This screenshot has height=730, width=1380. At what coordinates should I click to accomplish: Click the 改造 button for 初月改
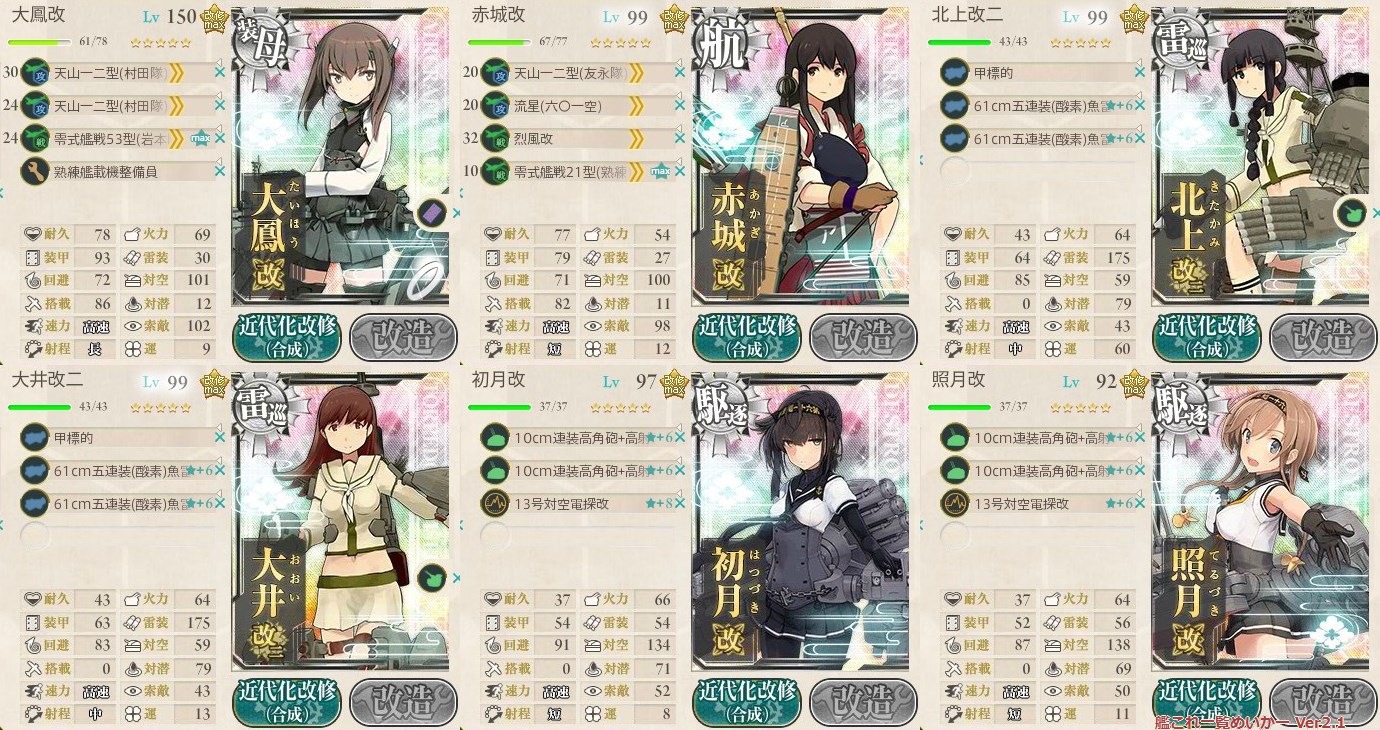(863, 703)
